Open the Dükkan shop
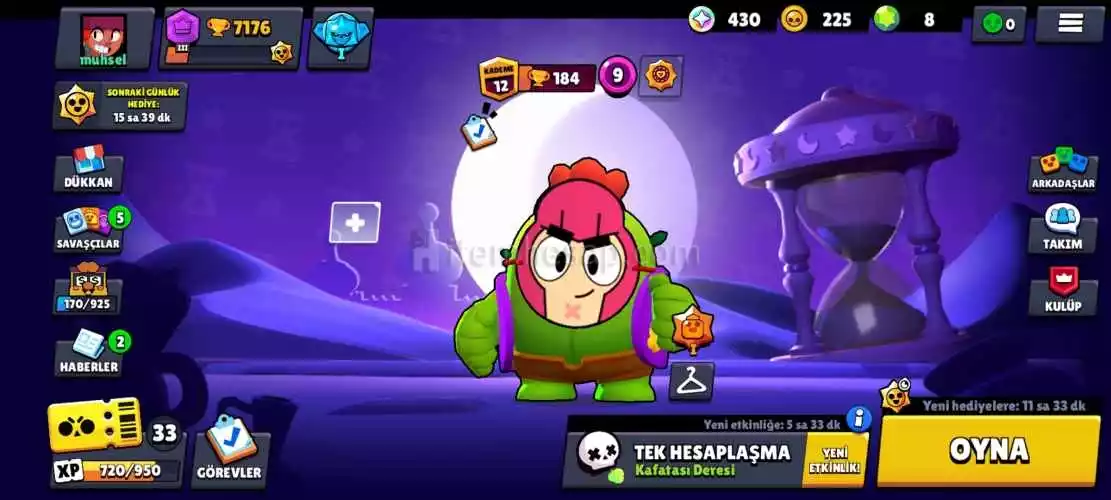Image resolution: width=1111 pixels, height=500 pixels. point(89,171)
